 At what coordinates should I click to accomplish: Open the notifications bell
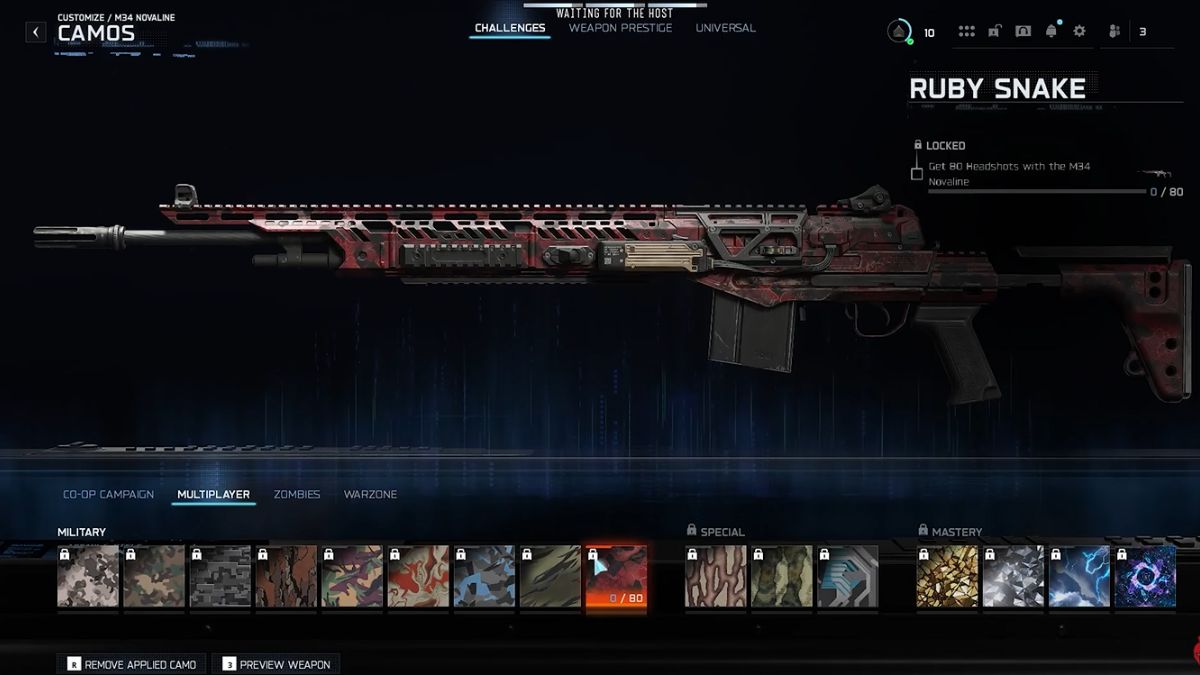click(1050, 31)
